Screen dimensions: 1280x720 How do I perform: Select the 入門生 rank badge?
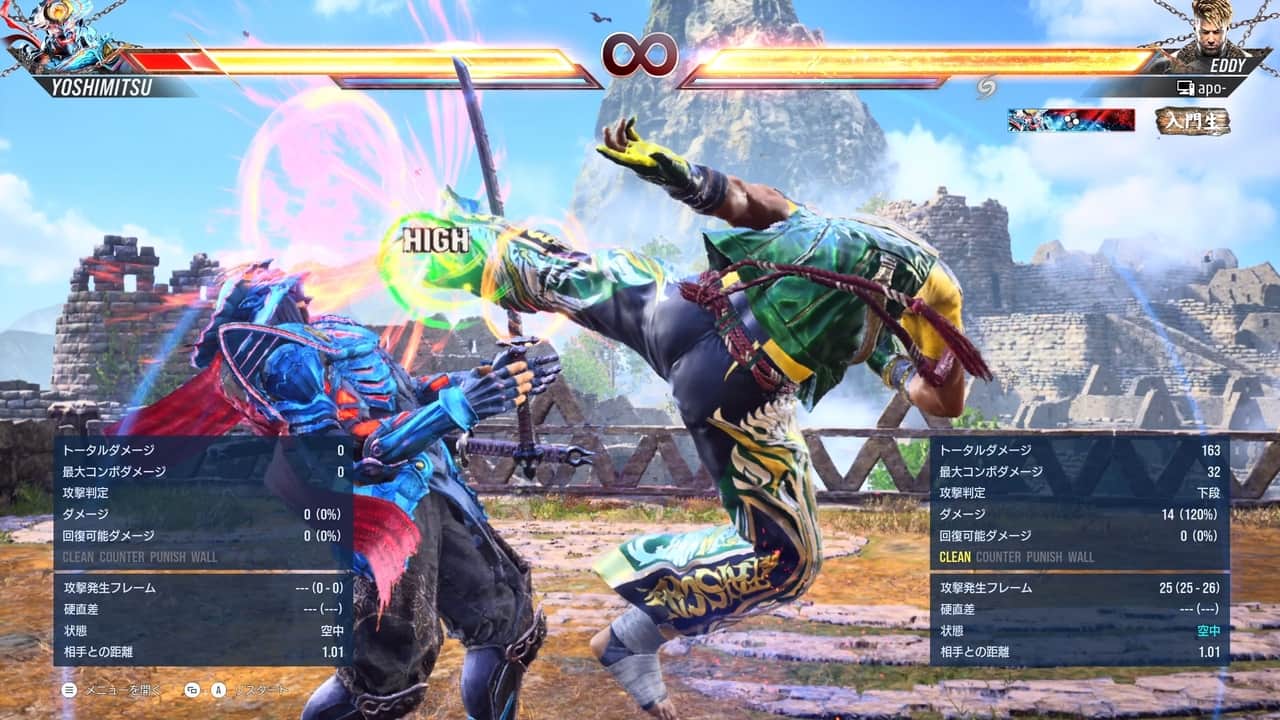coord(1192,121)
